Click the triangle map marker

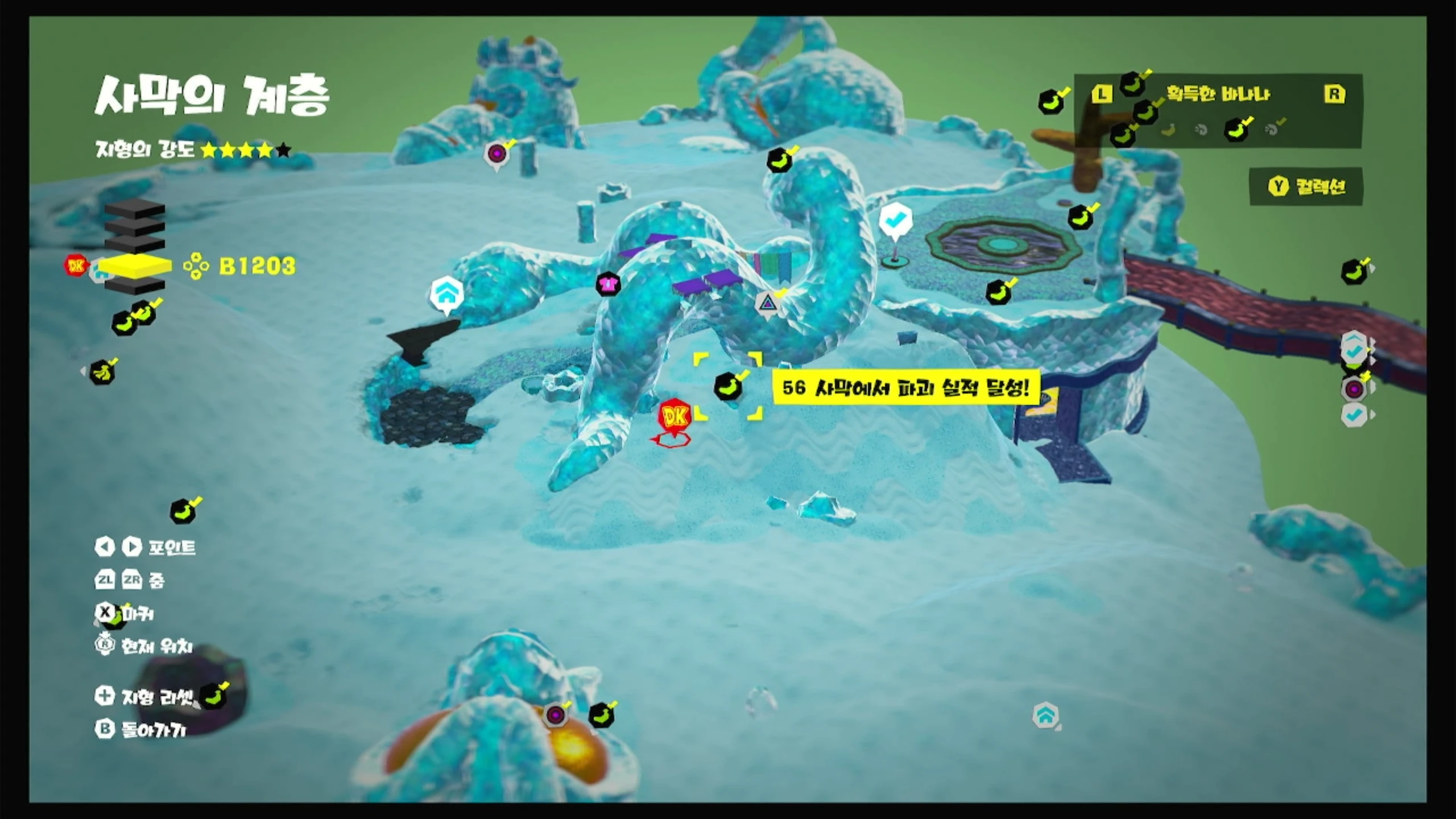click(767, 303)
